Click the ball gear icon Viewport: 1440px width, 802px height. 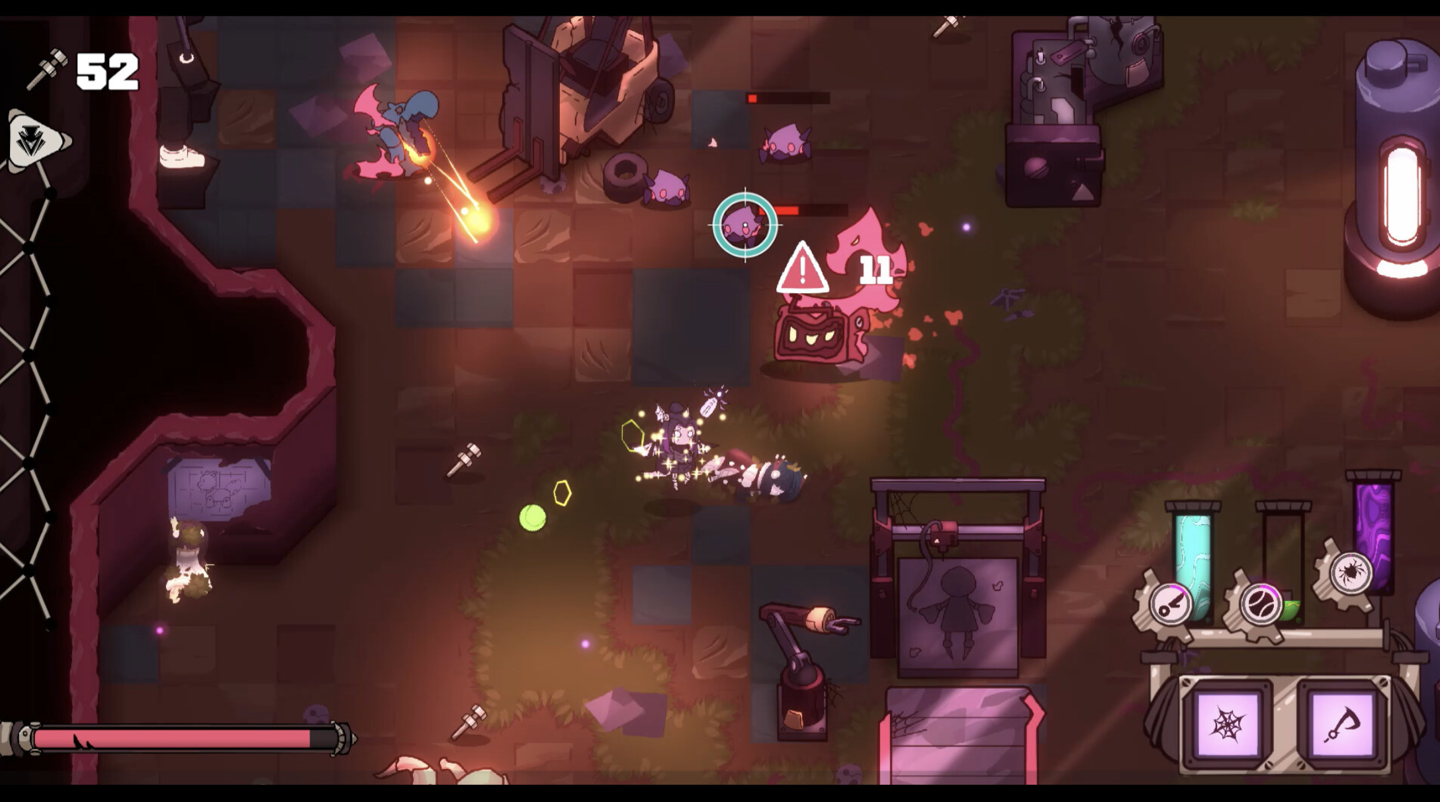pyautogui.click(x=1260, y=604)
